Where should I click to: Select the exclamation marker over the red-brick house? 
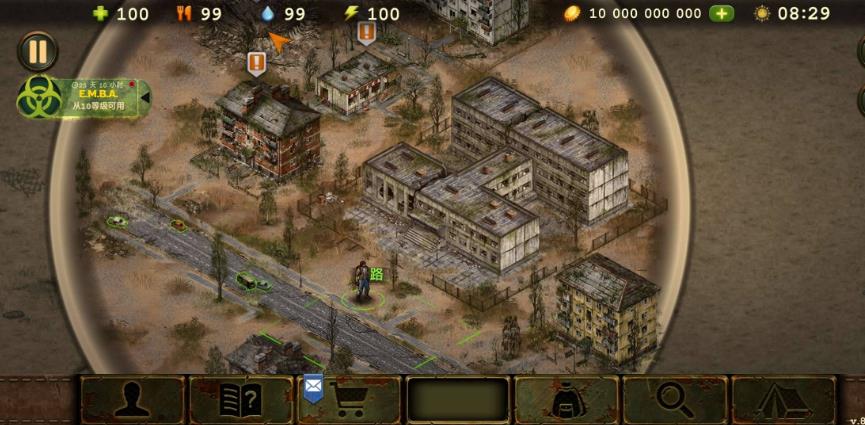click(x=257, y=64)
